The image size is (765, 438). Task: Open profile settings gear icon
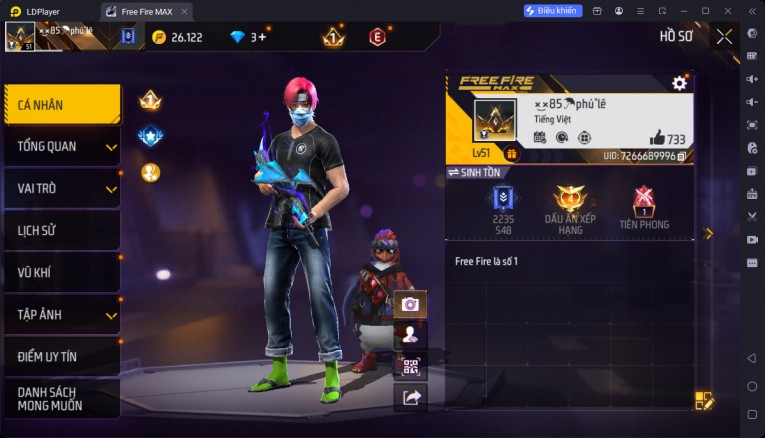(679, 83)
